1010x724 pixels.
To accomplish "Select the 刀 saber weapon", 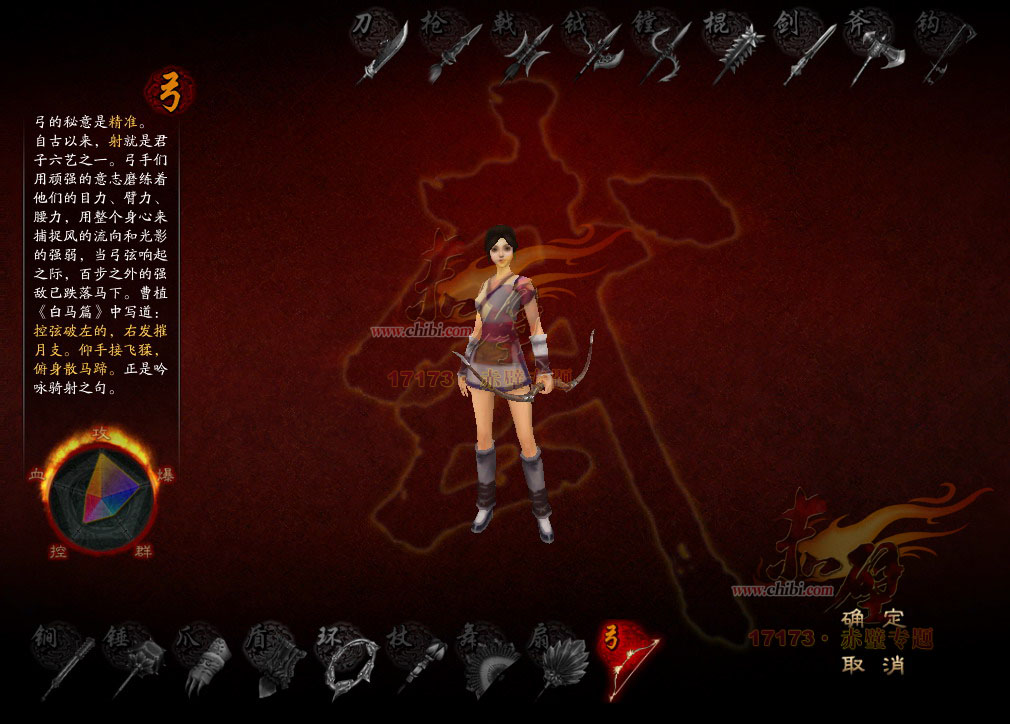I will tap(381, 46).
